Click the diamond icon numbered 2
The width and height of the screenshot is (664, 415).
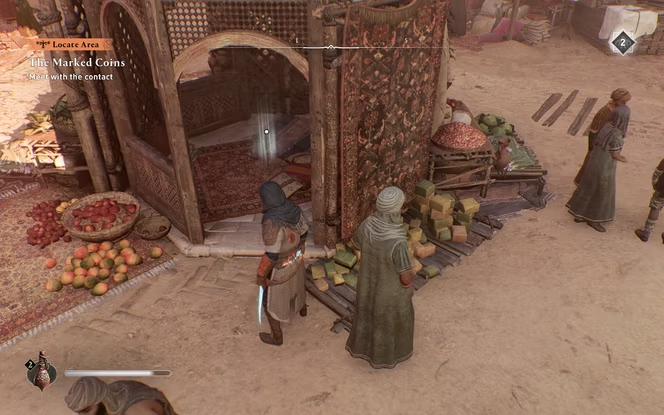(622, 42)
